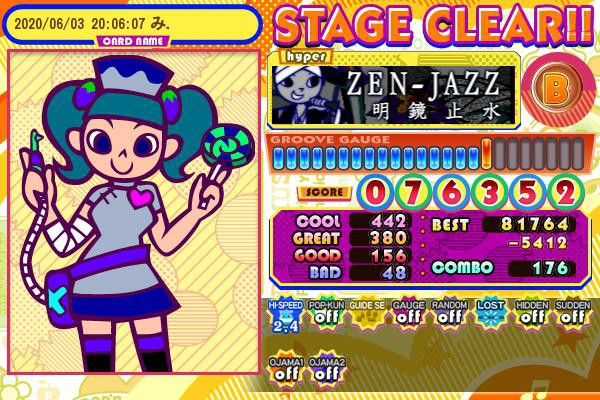Toggle the HIDDEN option
Viewport: 600px width, 400px height.
point(531,314)
